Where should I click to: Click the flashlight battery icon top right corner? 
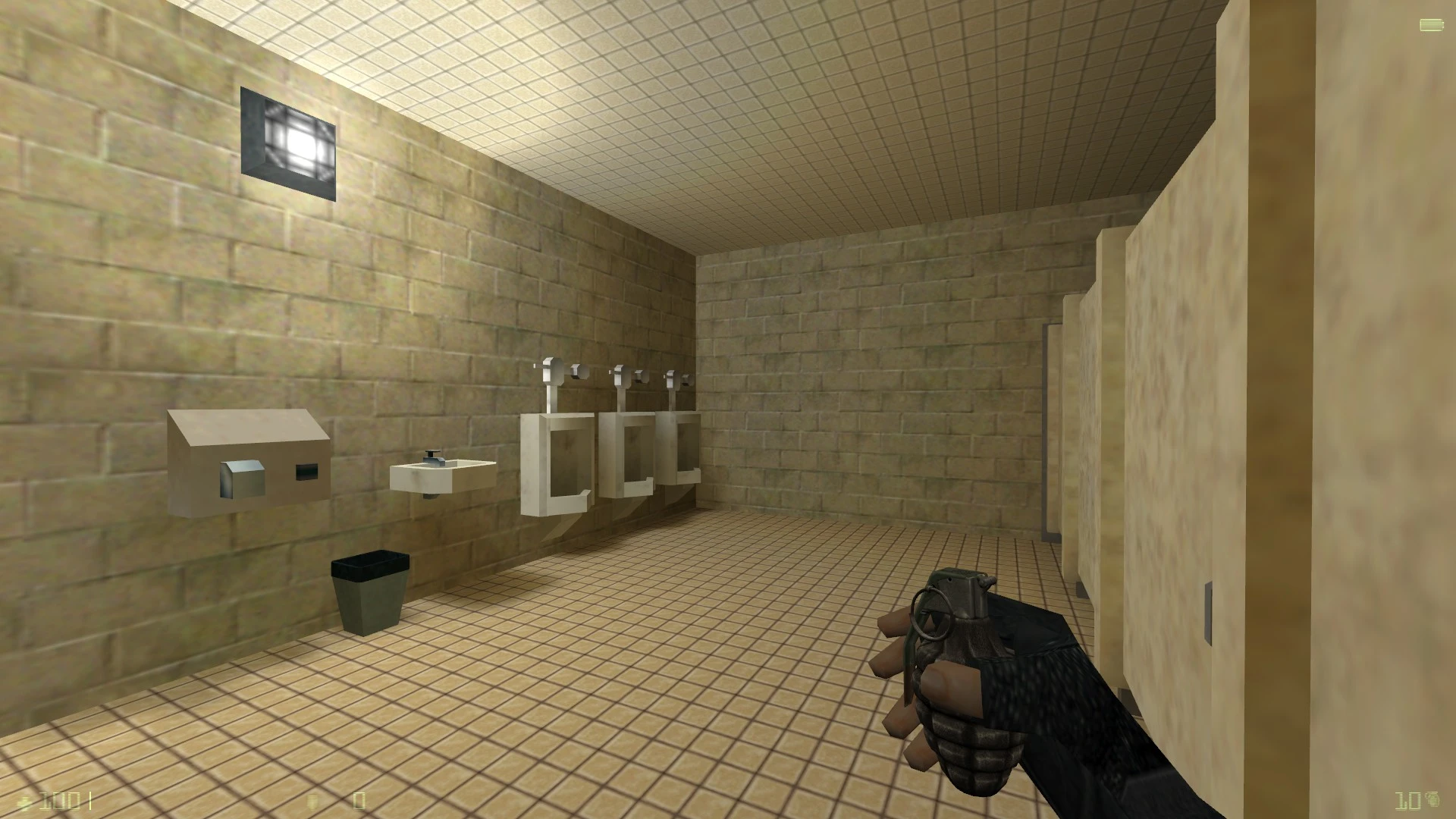pyautogui.click(x=1430, y=24)
